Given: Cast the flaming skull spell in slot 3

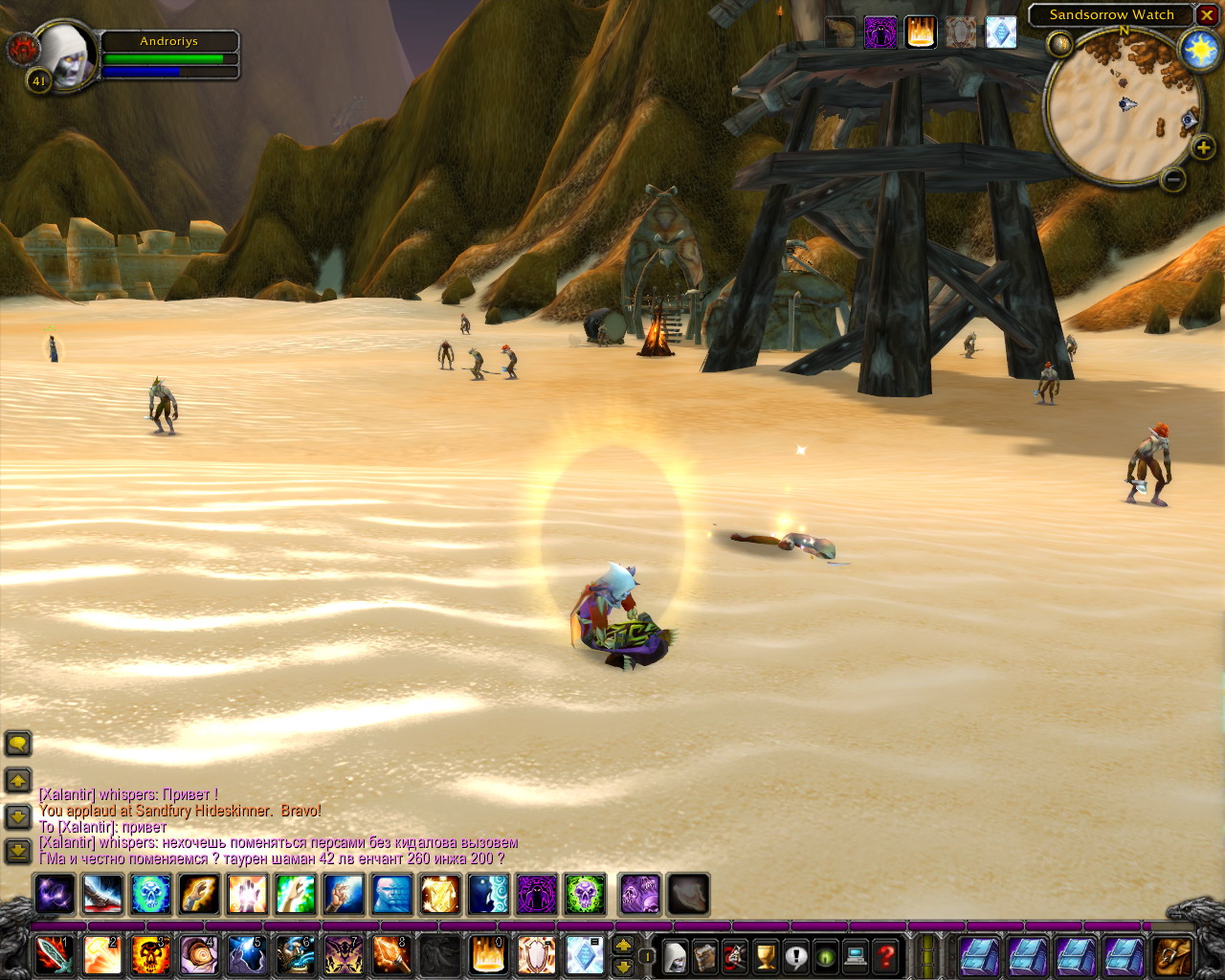Looking at the screenshot, I should point(150,955).
